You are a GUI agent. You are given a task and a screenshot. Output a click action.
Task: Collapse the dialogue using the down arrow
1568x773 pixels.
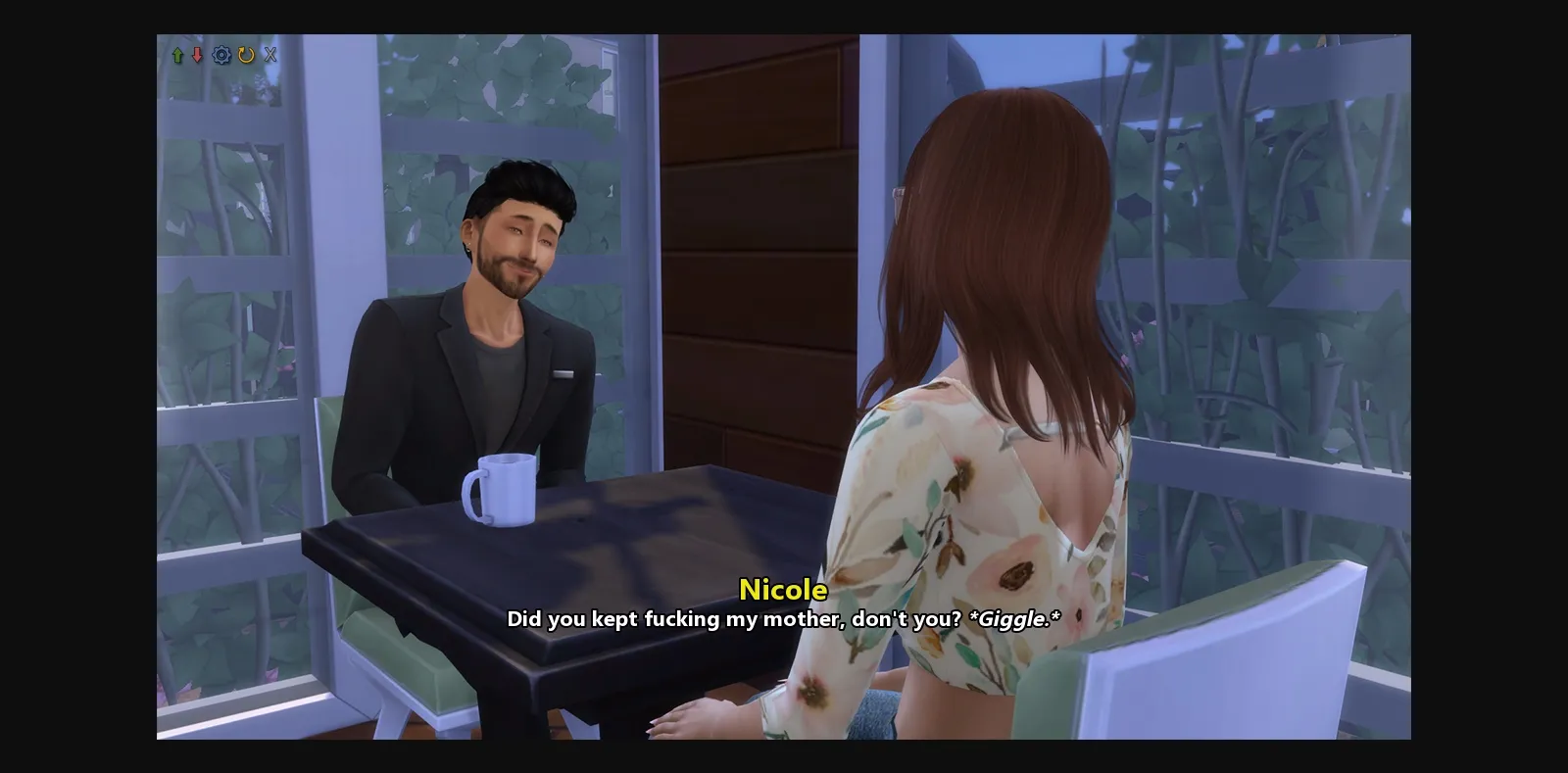[x=197, y=55]
